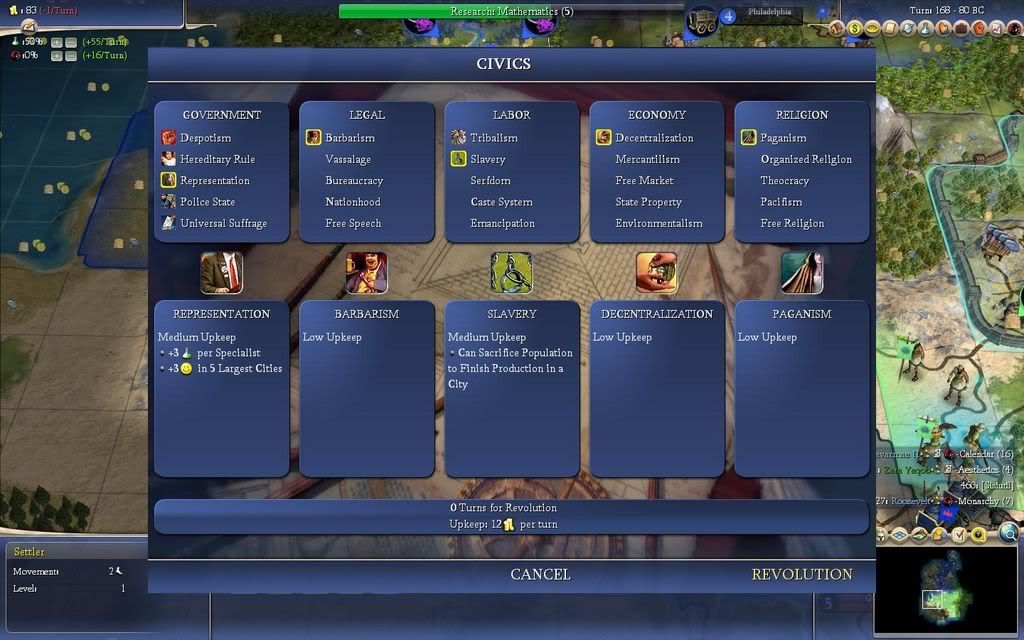Viewport: 1024px width, 640px height.
Task: Choose Free Market economy civic
Action: 644,181
